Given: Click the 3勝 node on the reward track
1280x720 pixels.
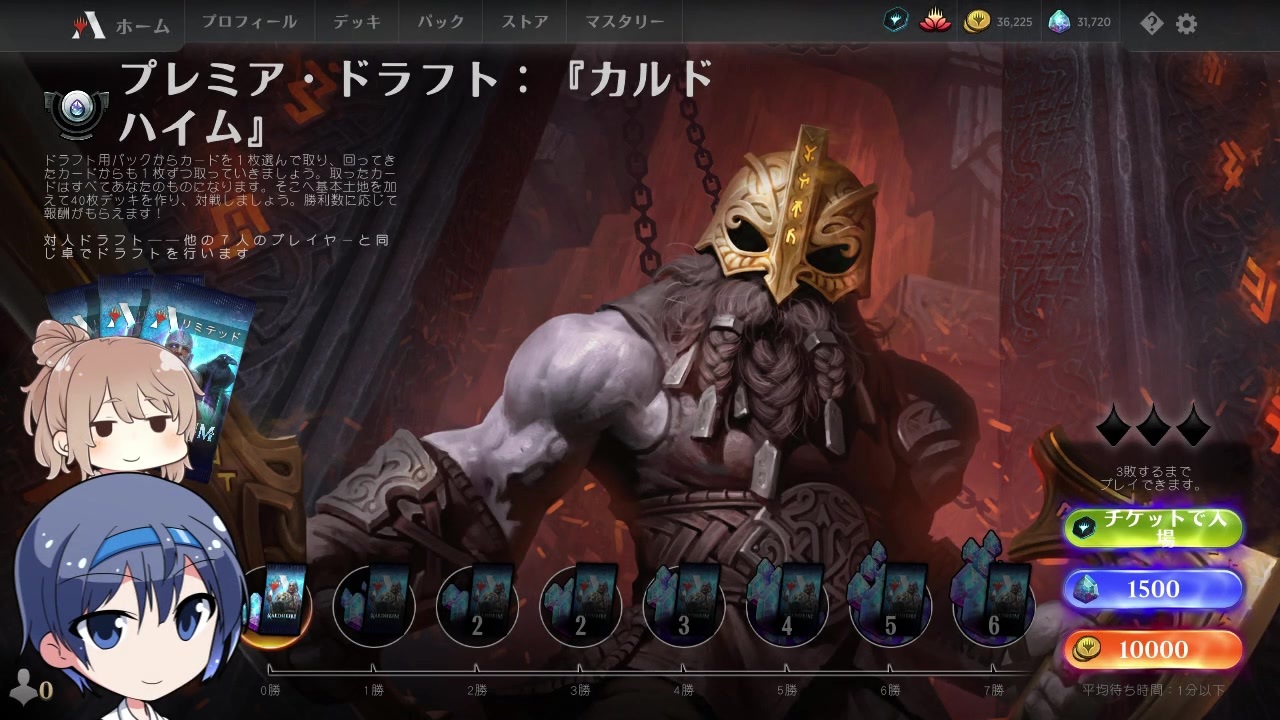Looking at the screenshot, I should tap(580, 605).
